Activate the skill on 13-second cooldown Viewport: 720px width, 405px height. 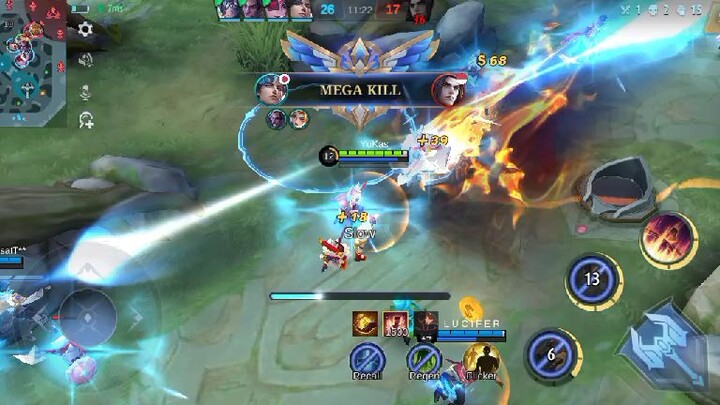(x=593, y=279)
